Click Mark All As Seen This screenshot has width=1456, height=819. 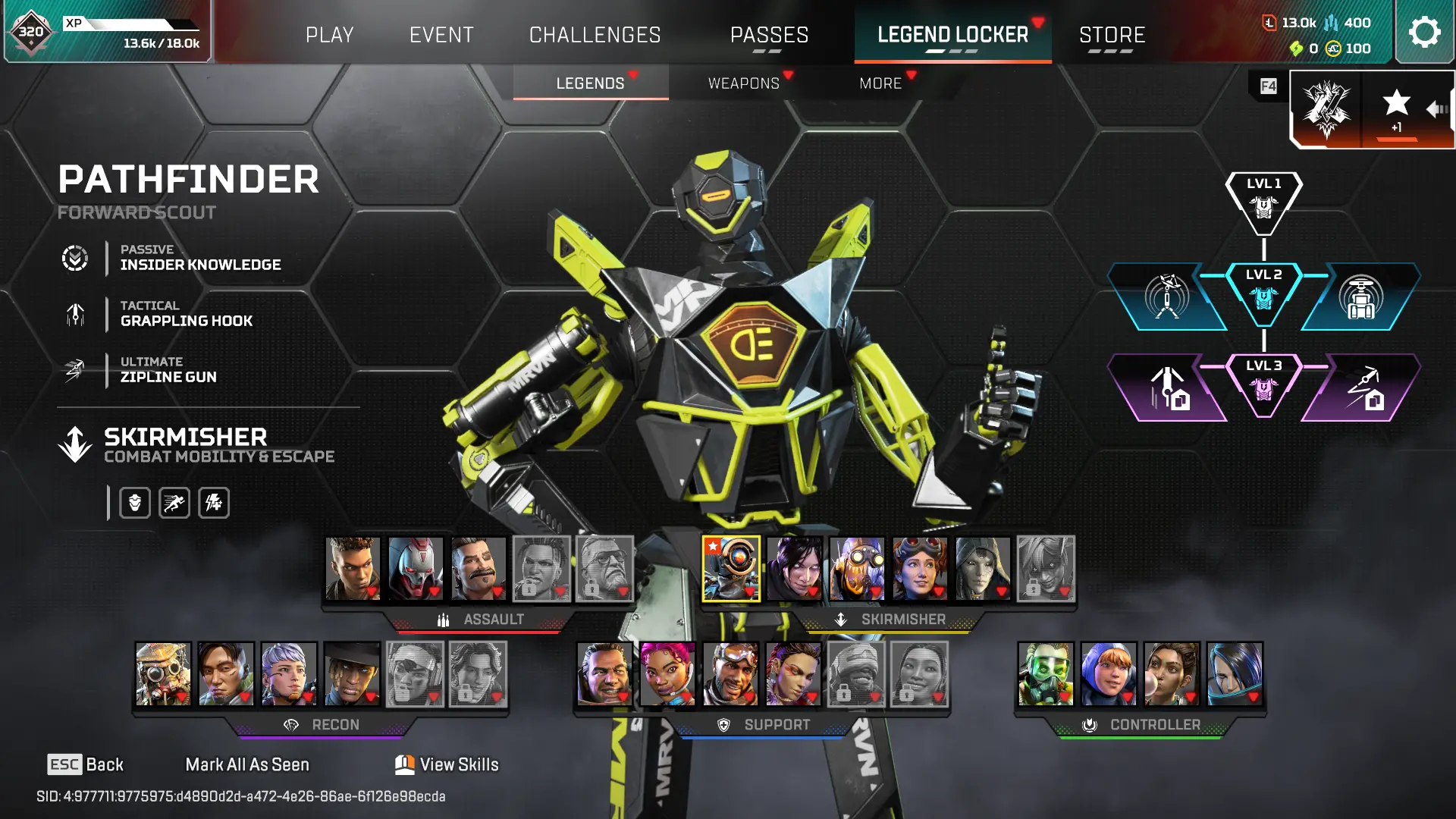point(247,764)
